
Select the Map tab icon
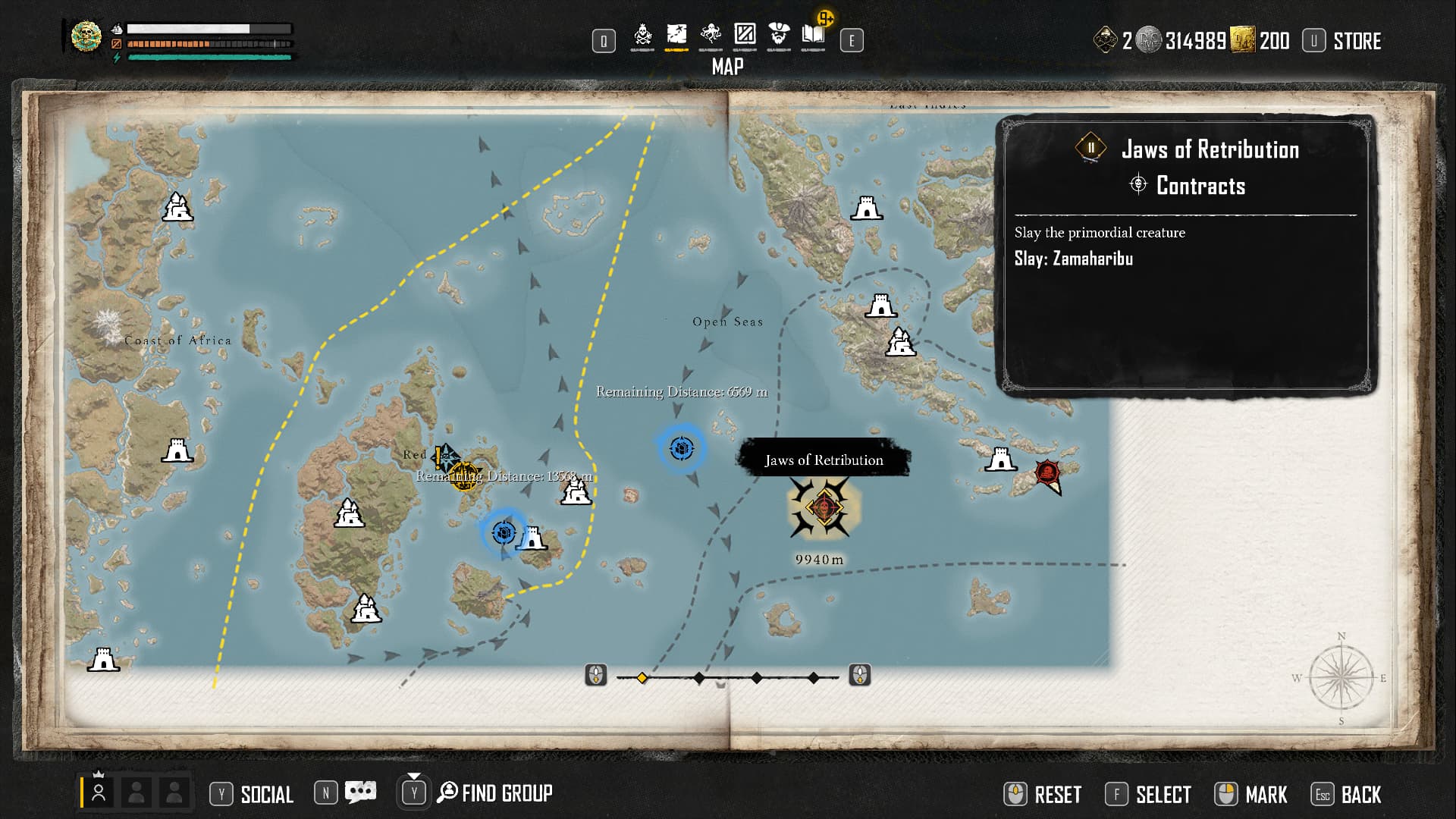(676, 35)
